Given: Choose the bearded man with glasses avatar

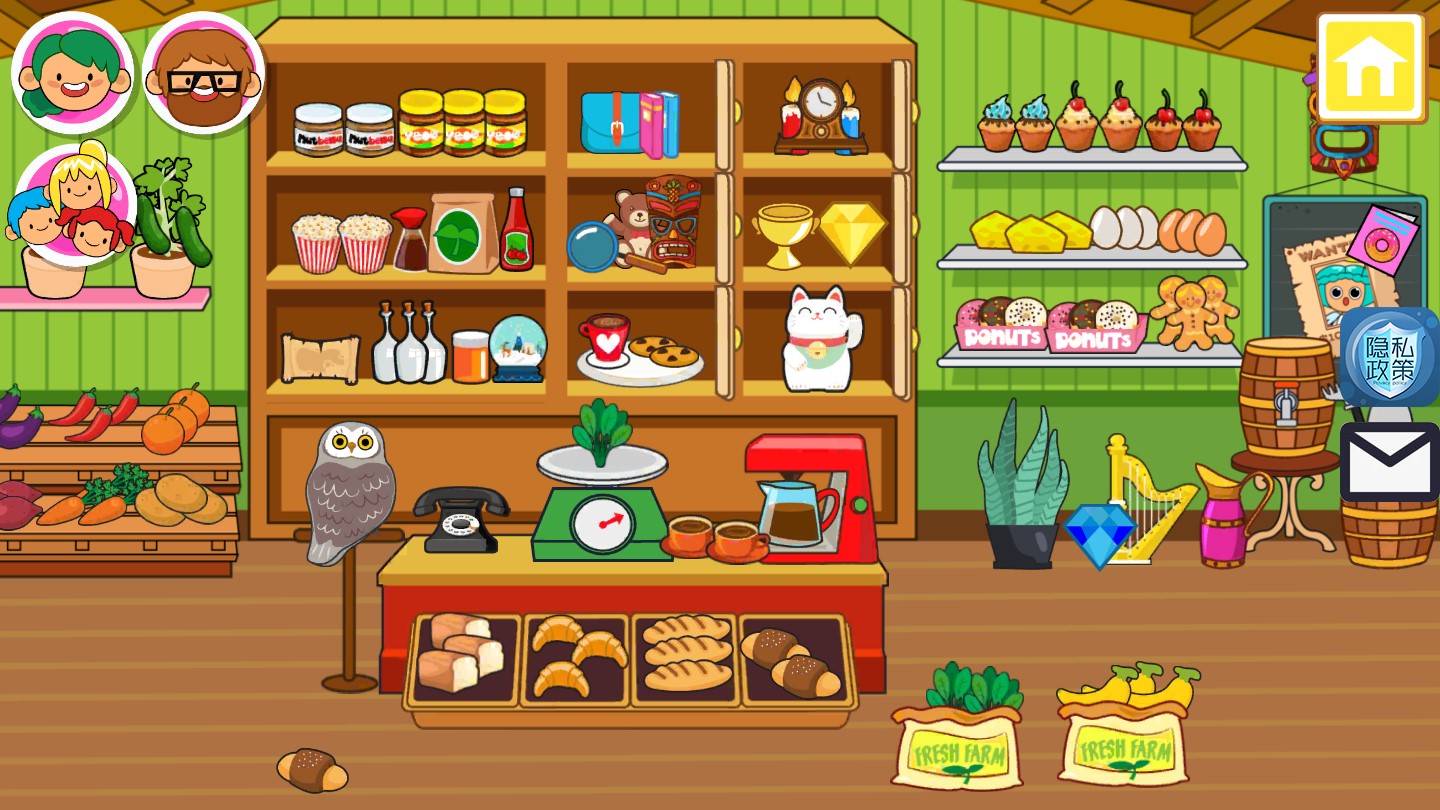Looking at the screenshot, I should click(x=203, y=73).
